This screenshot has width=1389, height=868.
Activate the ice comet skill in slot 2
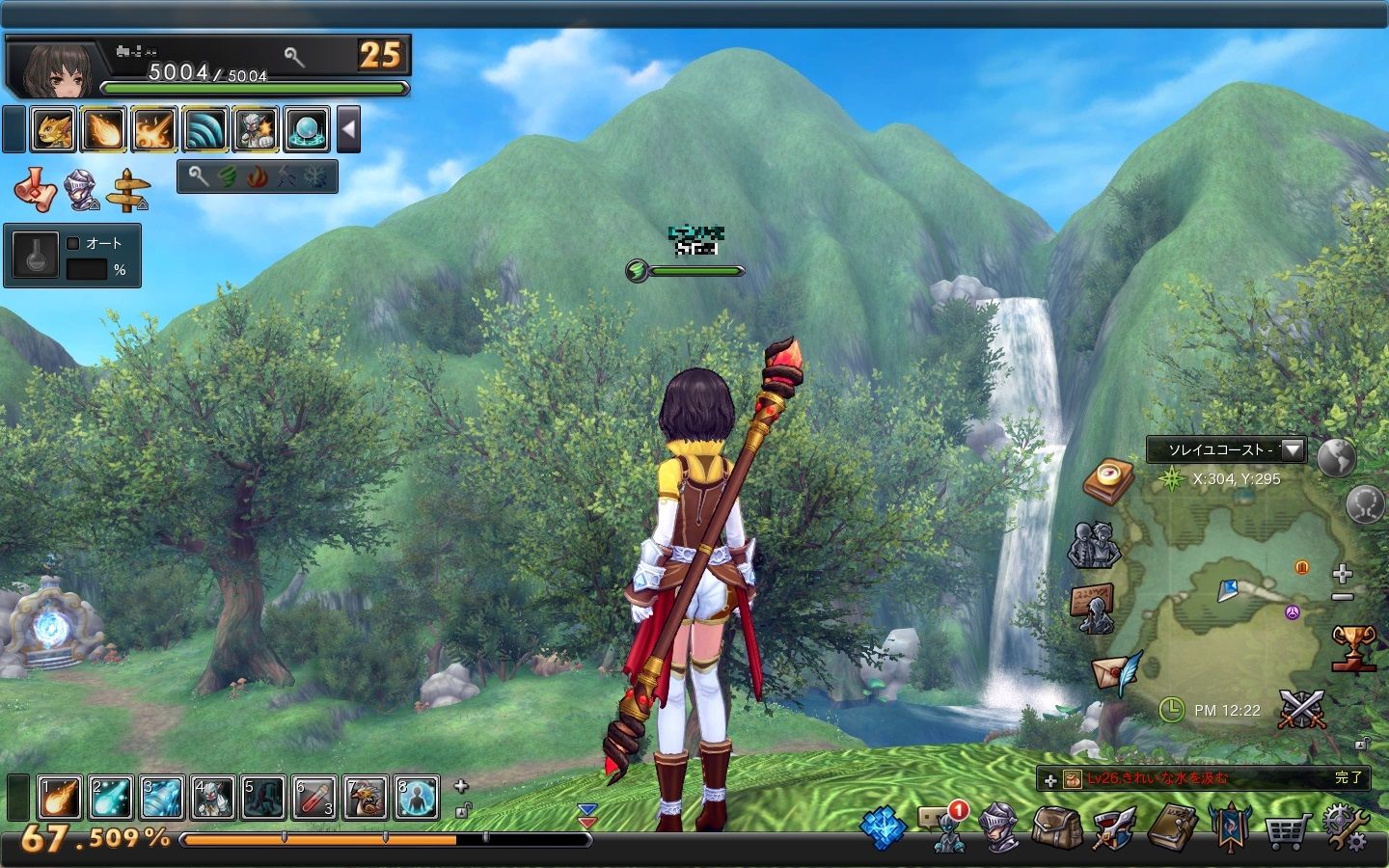tap(110, 798)
